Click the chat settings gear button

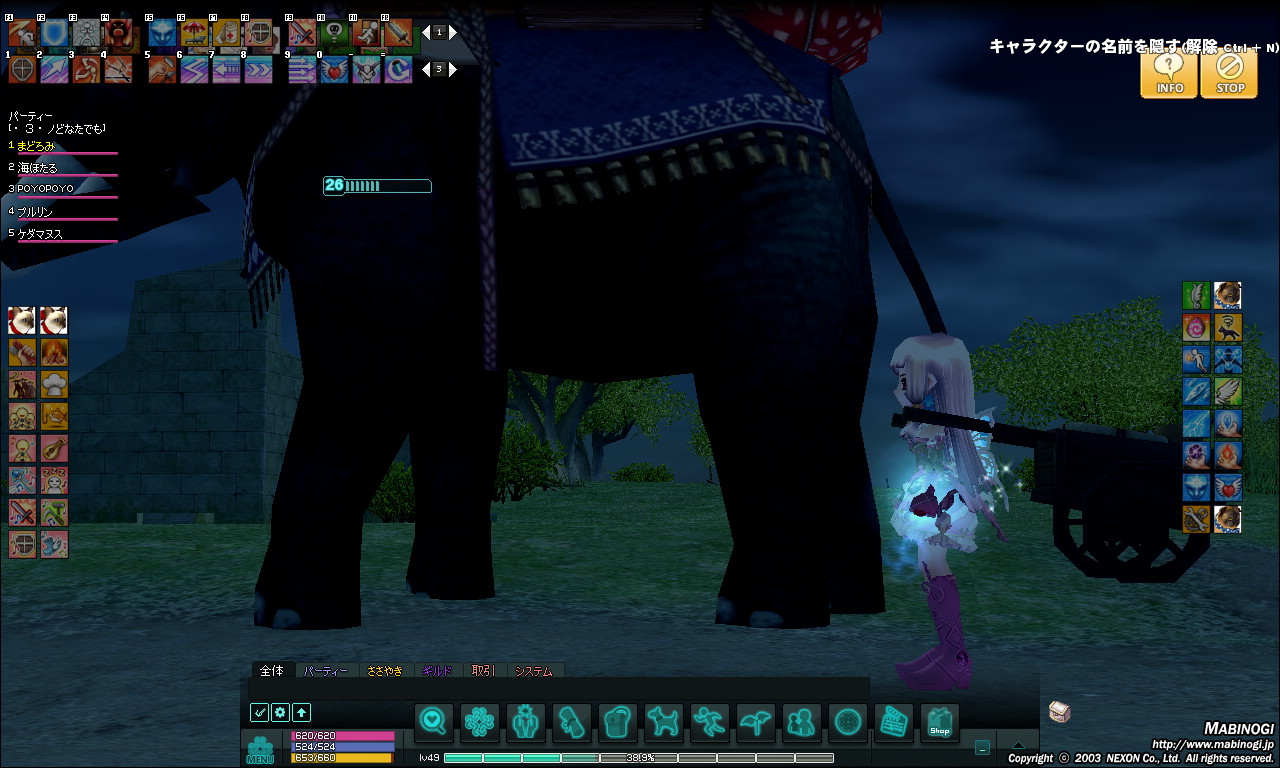(280, 713)
